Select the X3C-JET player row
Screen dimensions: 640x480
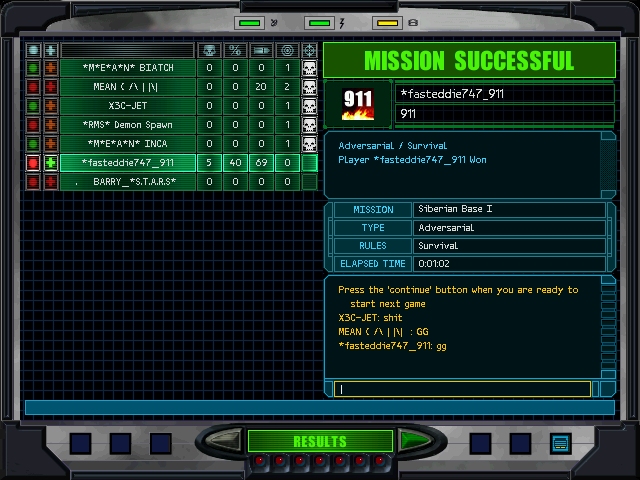(x=127, y=106)
